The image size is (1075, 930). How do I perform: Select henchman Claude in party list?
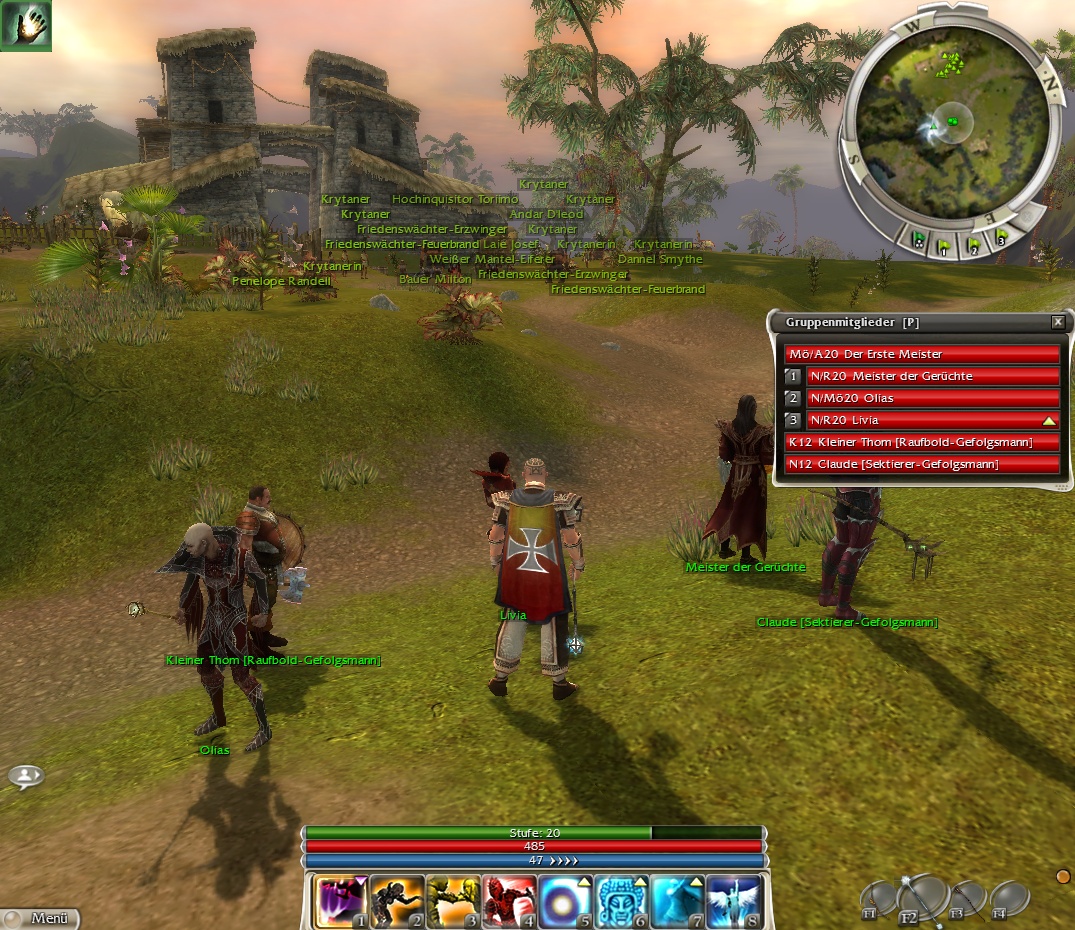(x=922, y=464)
